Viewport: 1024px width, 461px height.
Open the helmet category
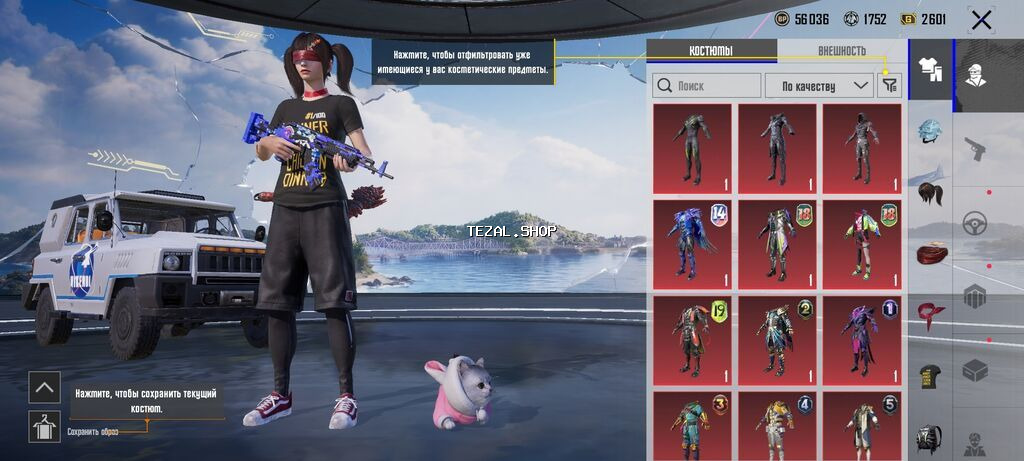coord(931,132)
